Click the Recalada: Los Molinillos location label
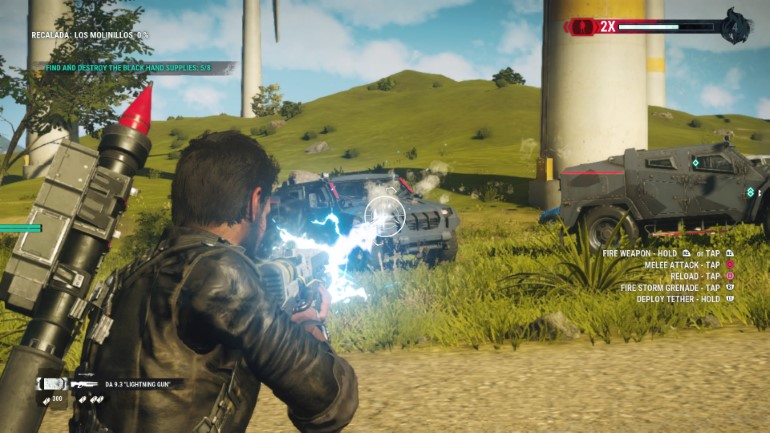The height and width of the screenshot is (433, 770). click(89, 35)
